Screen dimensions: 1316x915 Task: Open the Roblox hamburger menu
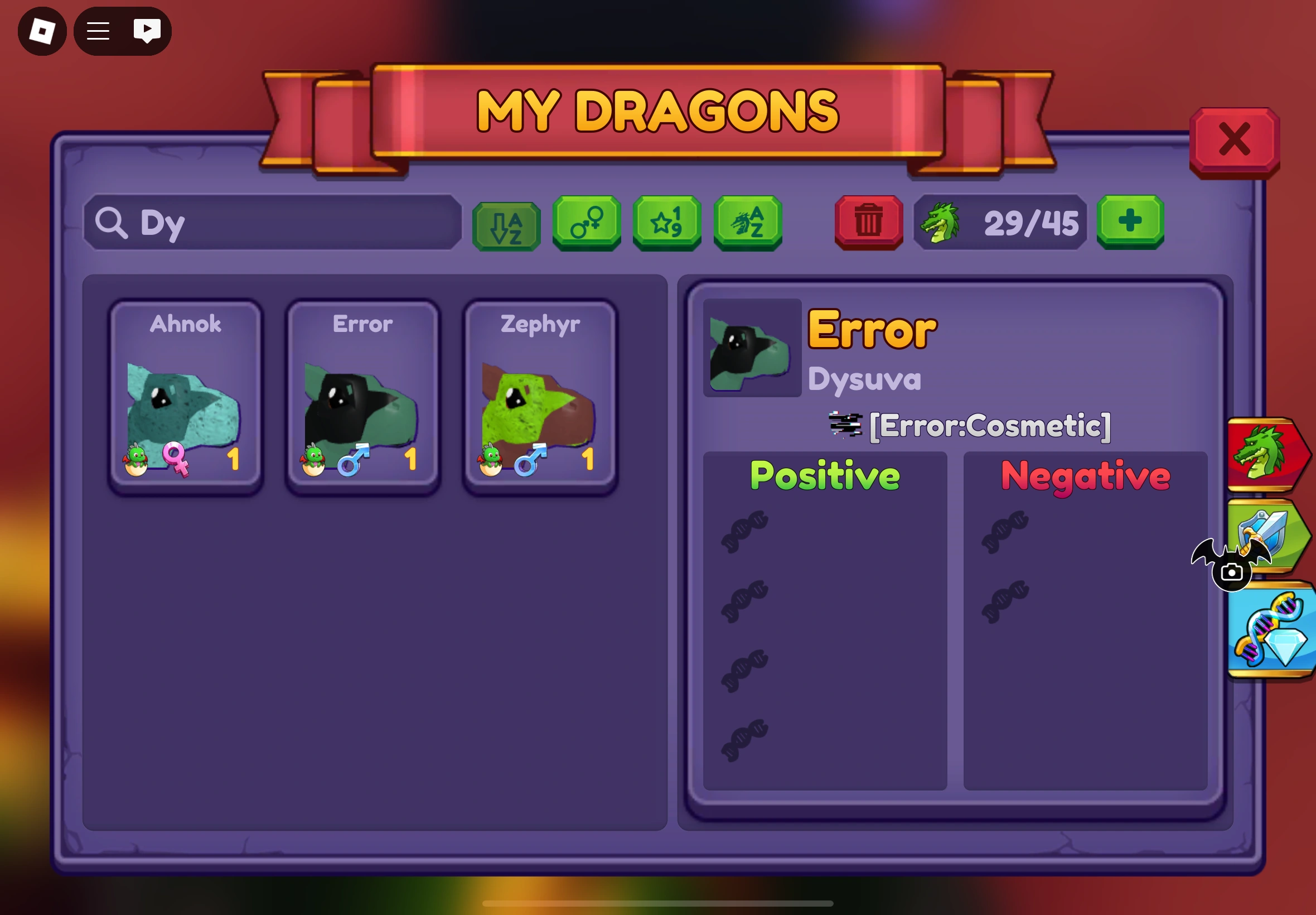97,30
